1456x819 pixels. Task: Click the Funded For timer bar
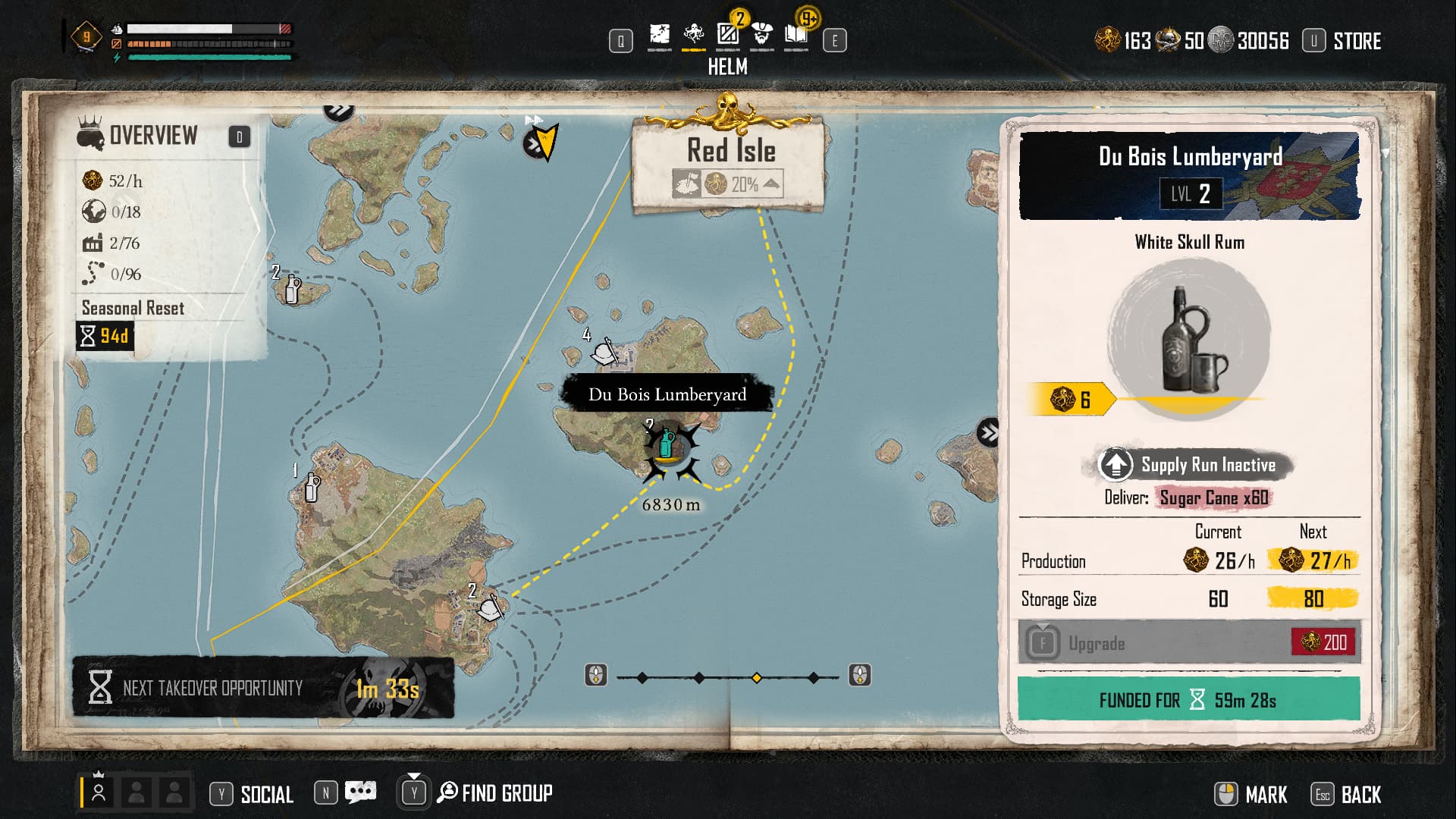(1188, 699)
